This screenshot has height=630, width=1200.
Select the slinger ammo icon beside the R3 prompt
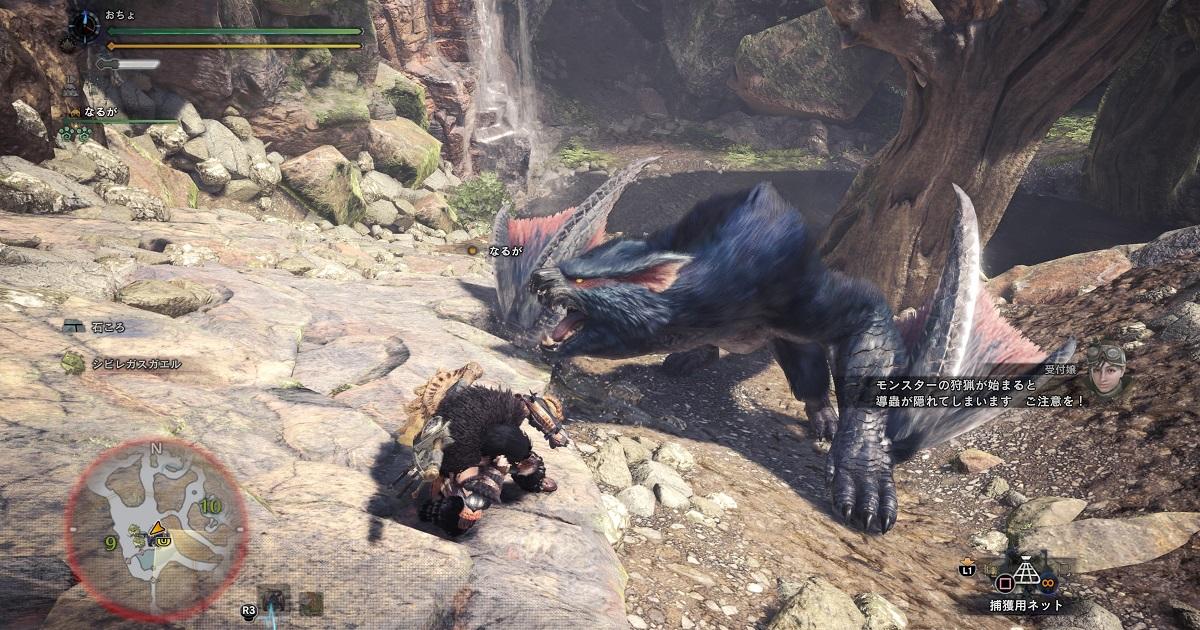tap(273, 600)
